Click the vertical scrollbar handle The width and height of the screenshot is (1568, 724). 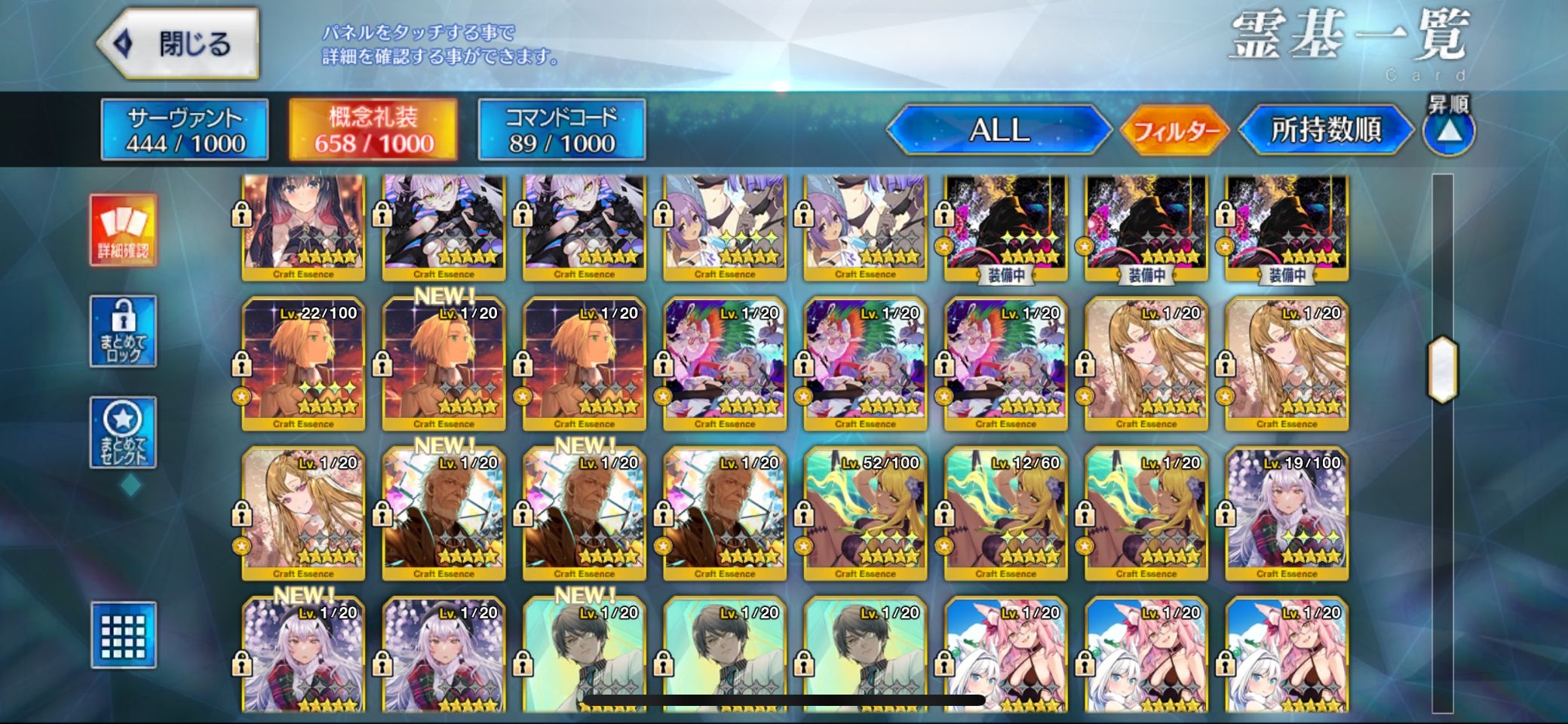click(x=1442, y=369)
